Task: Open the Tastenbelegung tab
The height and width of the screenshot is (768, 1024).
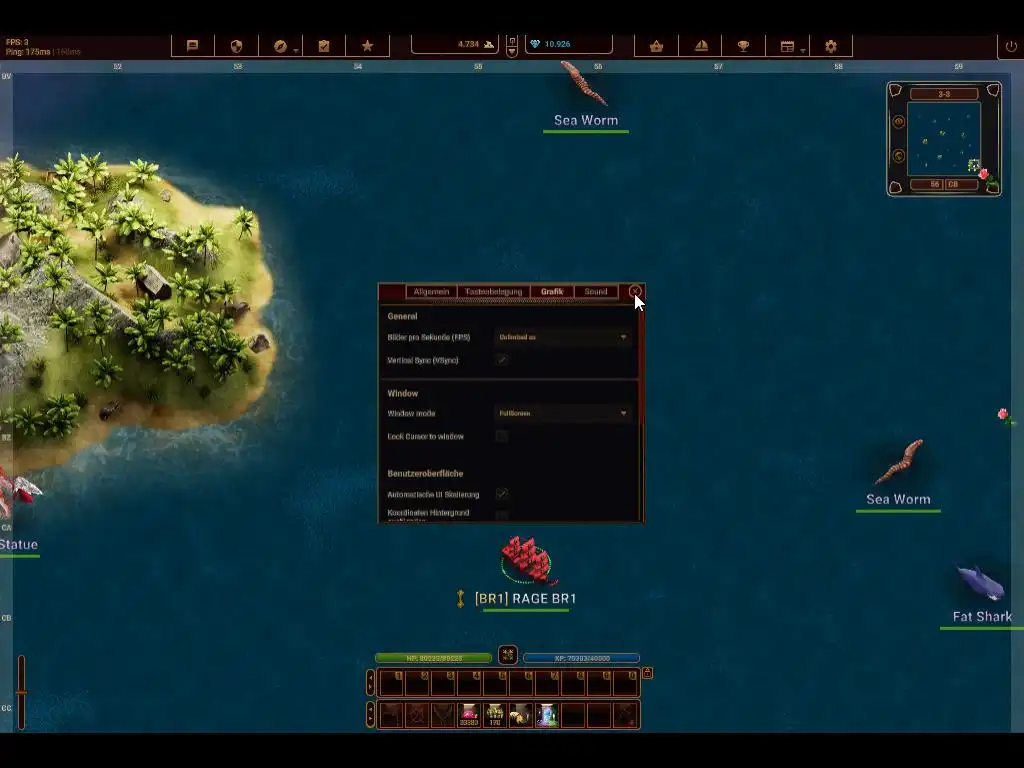Action: [493, 292]
